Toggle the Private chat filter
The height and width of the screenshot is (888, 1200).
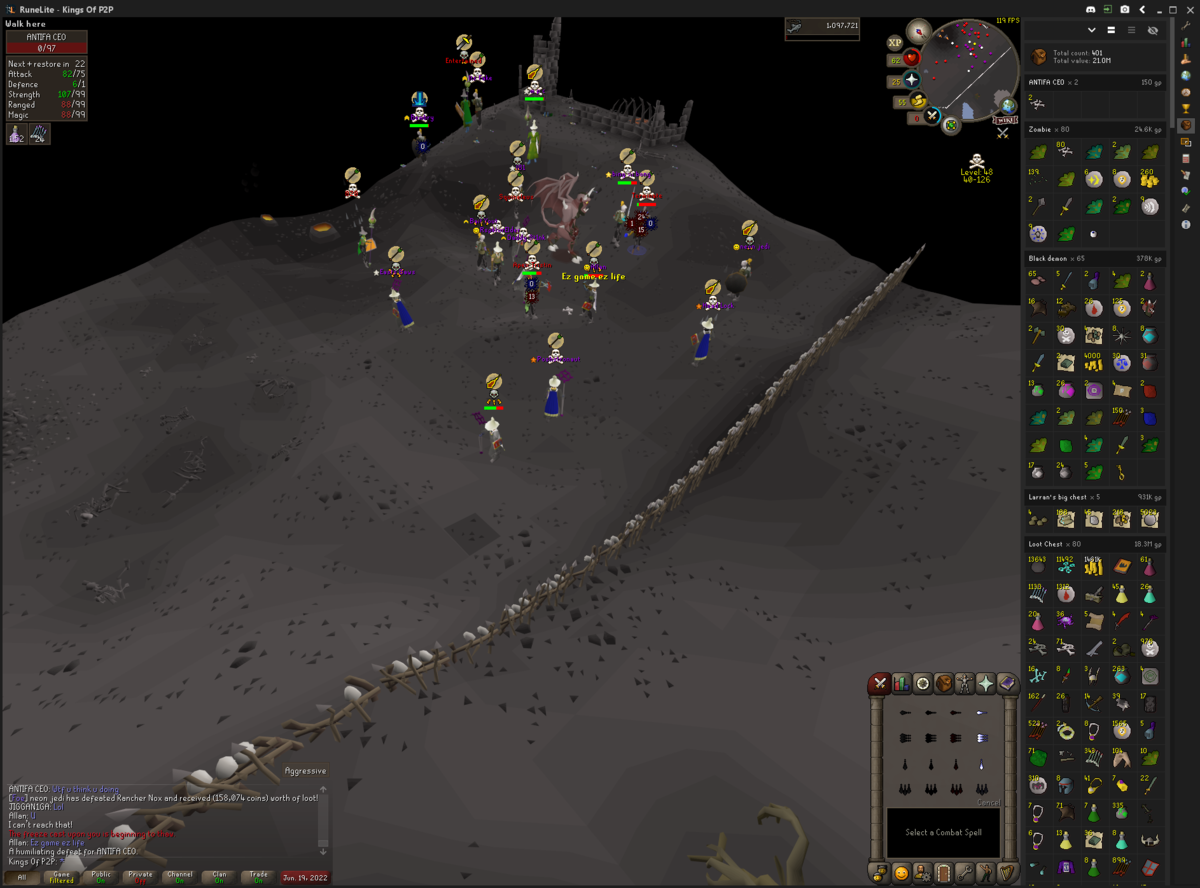(x=140, y=877)
